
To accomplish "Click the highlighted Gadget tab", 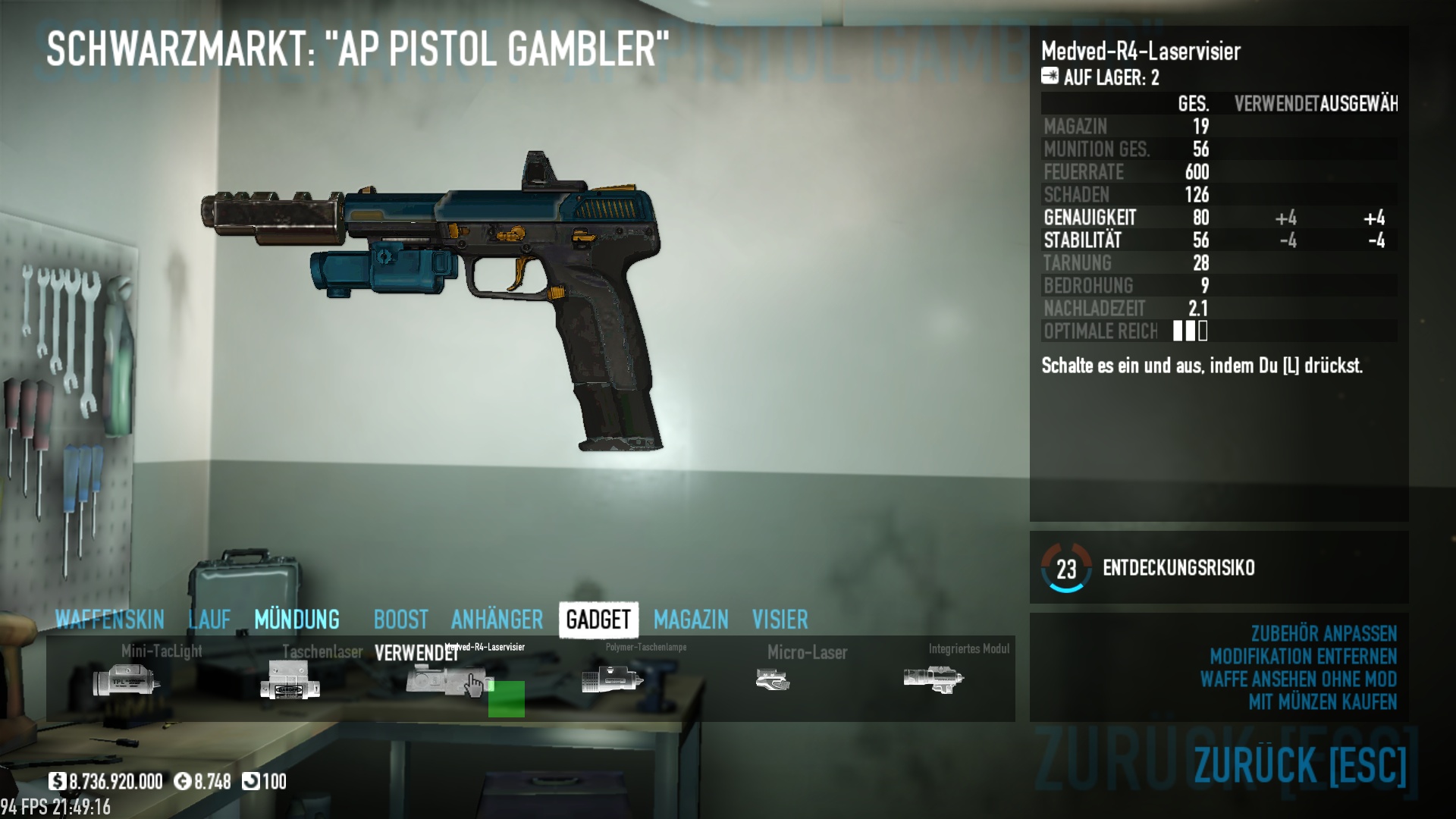I will pos(598,620).
